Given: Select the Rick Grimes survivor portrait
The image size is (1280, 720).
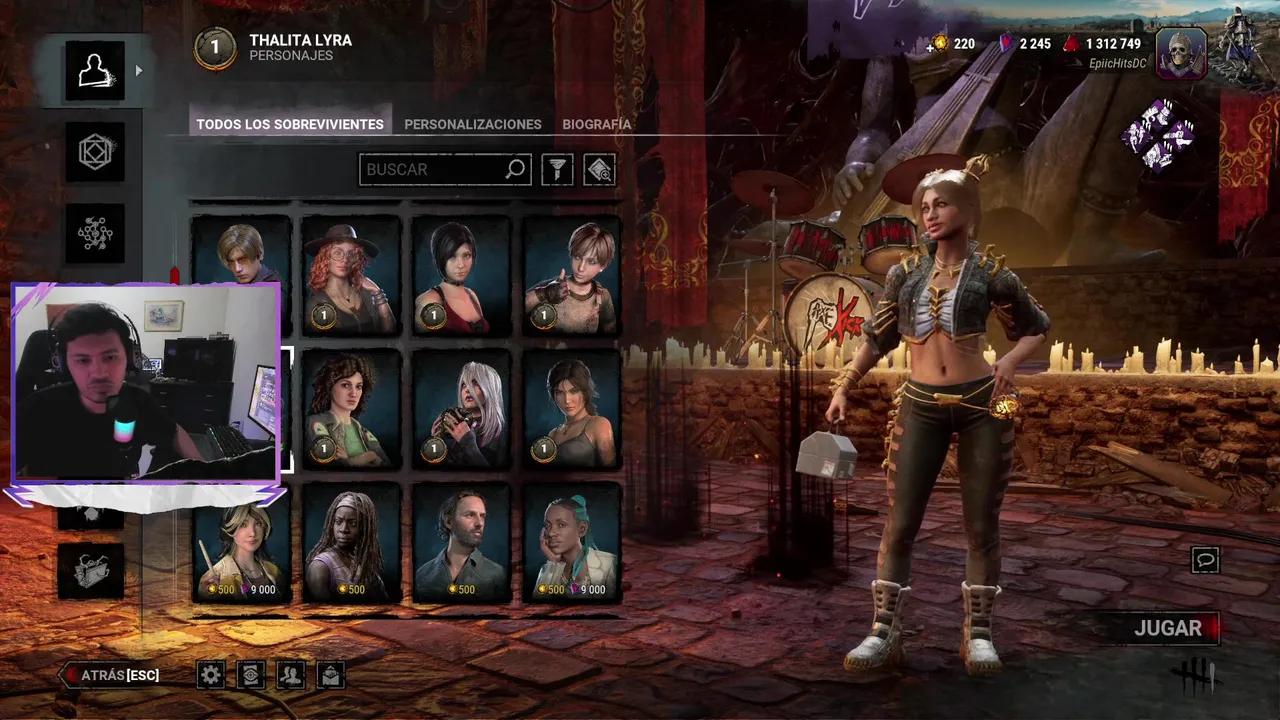Looking at the screenshot, I should tap(461, 542).
